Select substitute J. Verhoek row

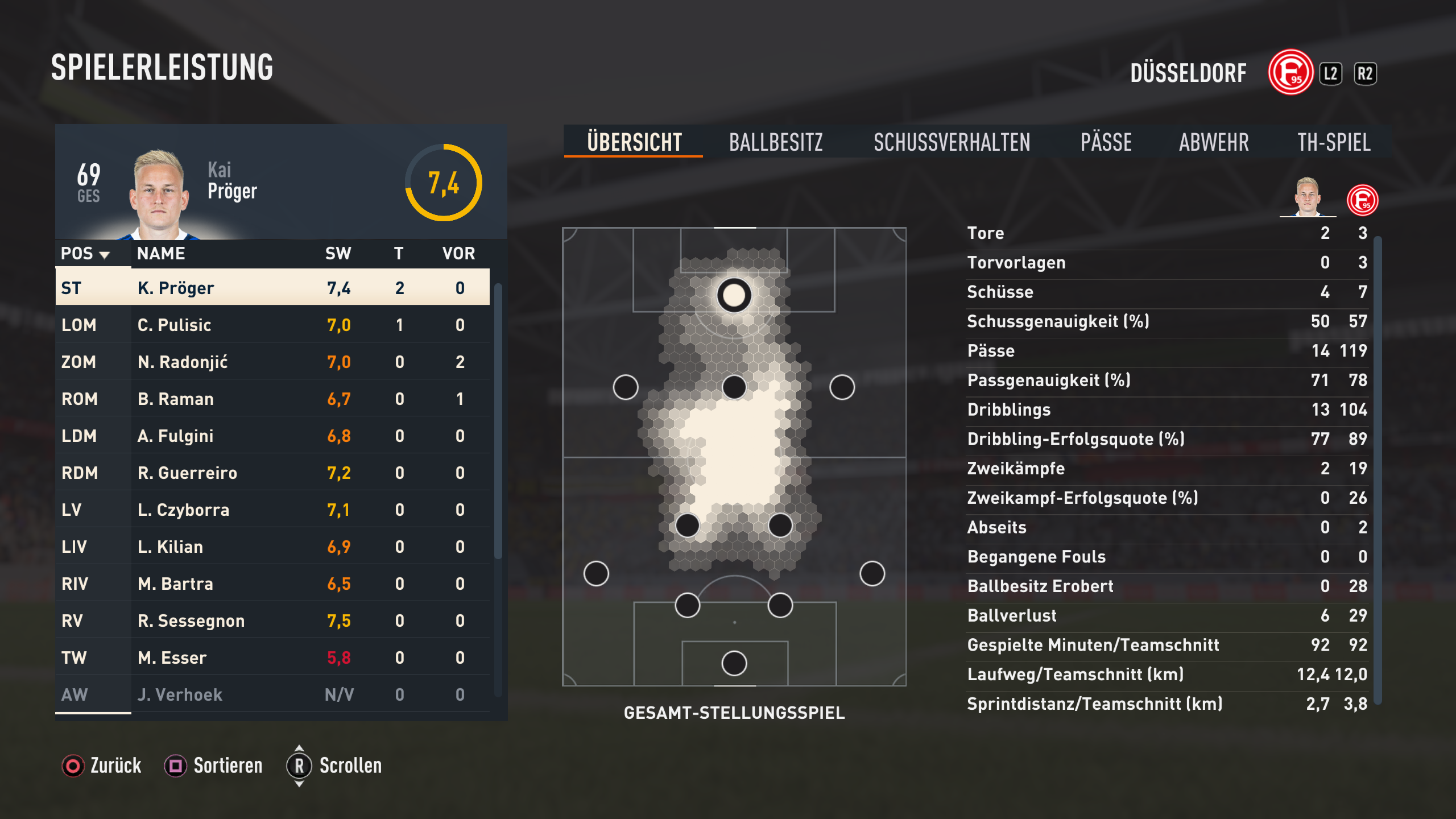coord(272,694)
